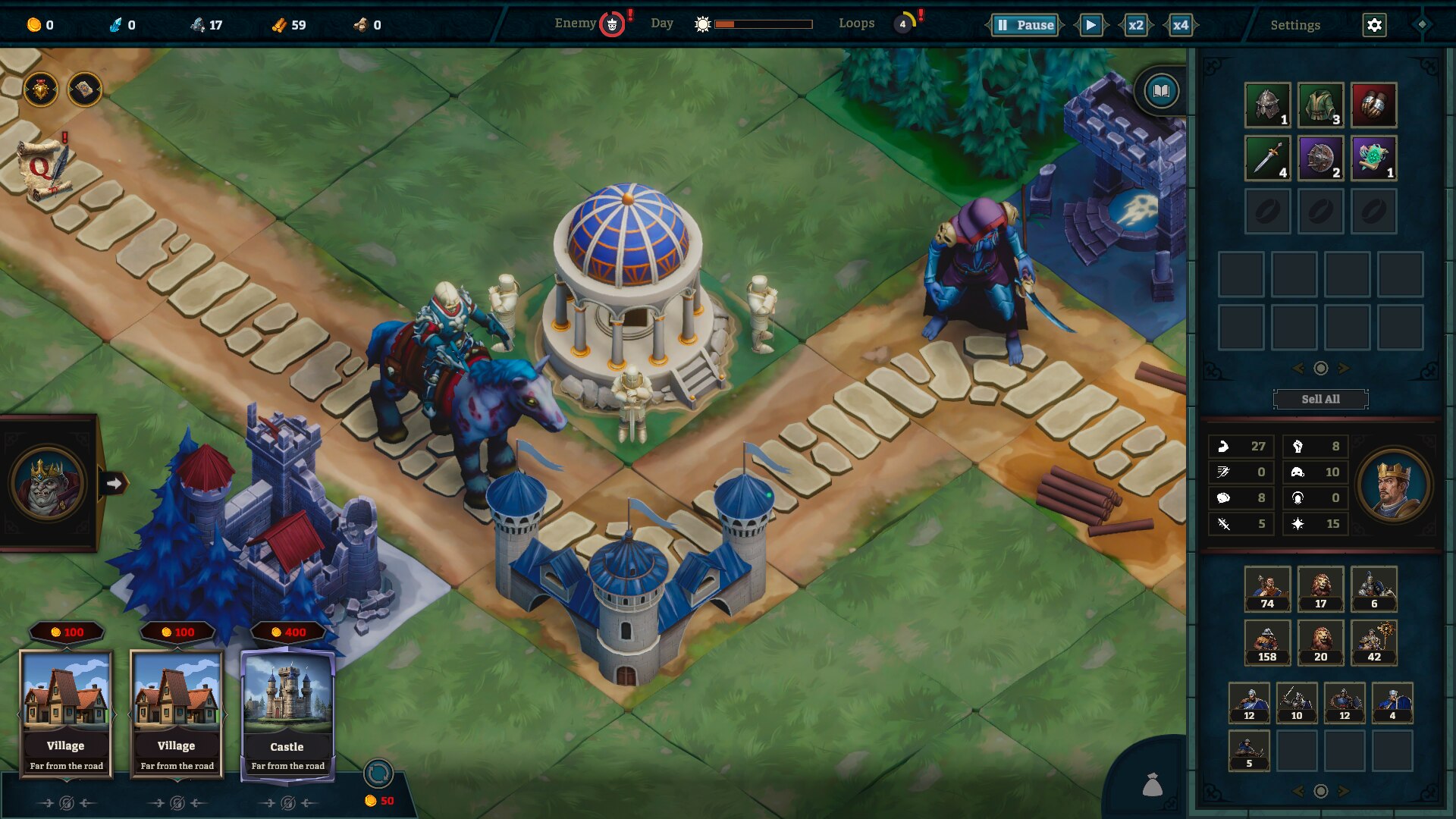
Task: Pause the game
Action: tap(1025, 25)
